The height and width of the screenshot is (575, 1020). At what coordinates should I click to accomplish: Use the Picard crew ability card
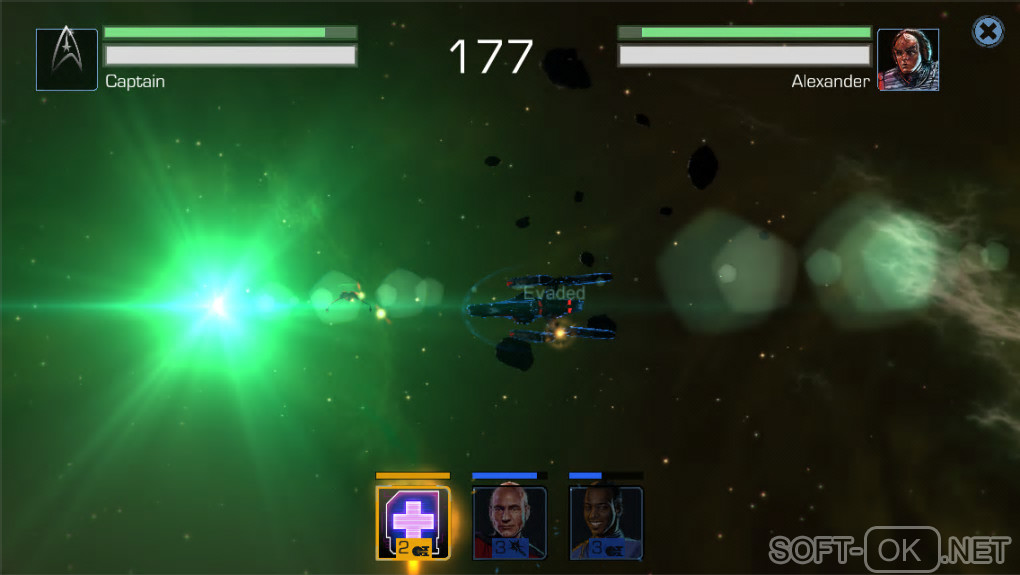[x=509, y=522]
